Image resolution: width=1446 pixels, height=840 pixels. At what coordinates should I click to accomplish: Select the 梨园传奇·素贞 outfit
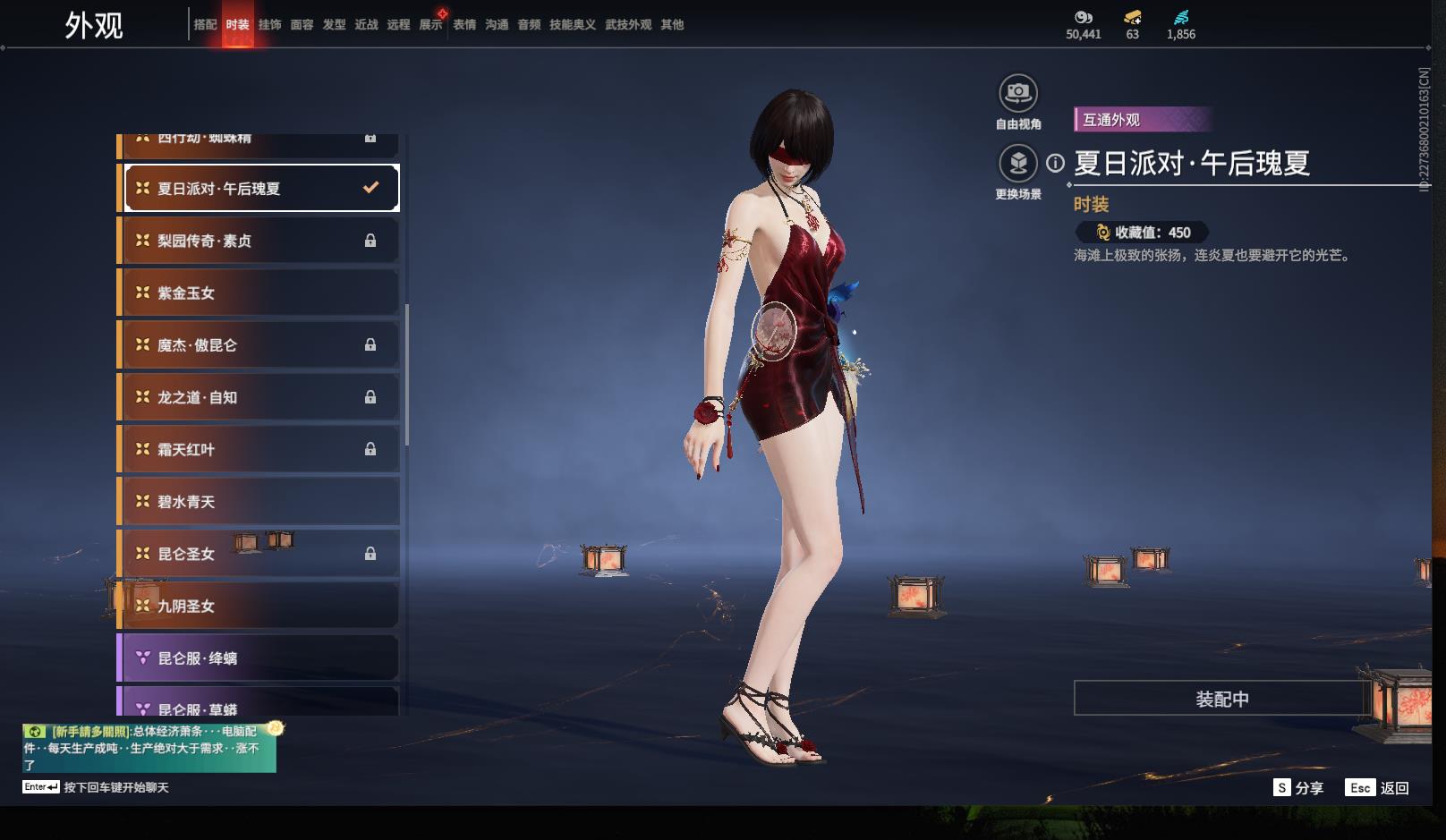point(259,241)
